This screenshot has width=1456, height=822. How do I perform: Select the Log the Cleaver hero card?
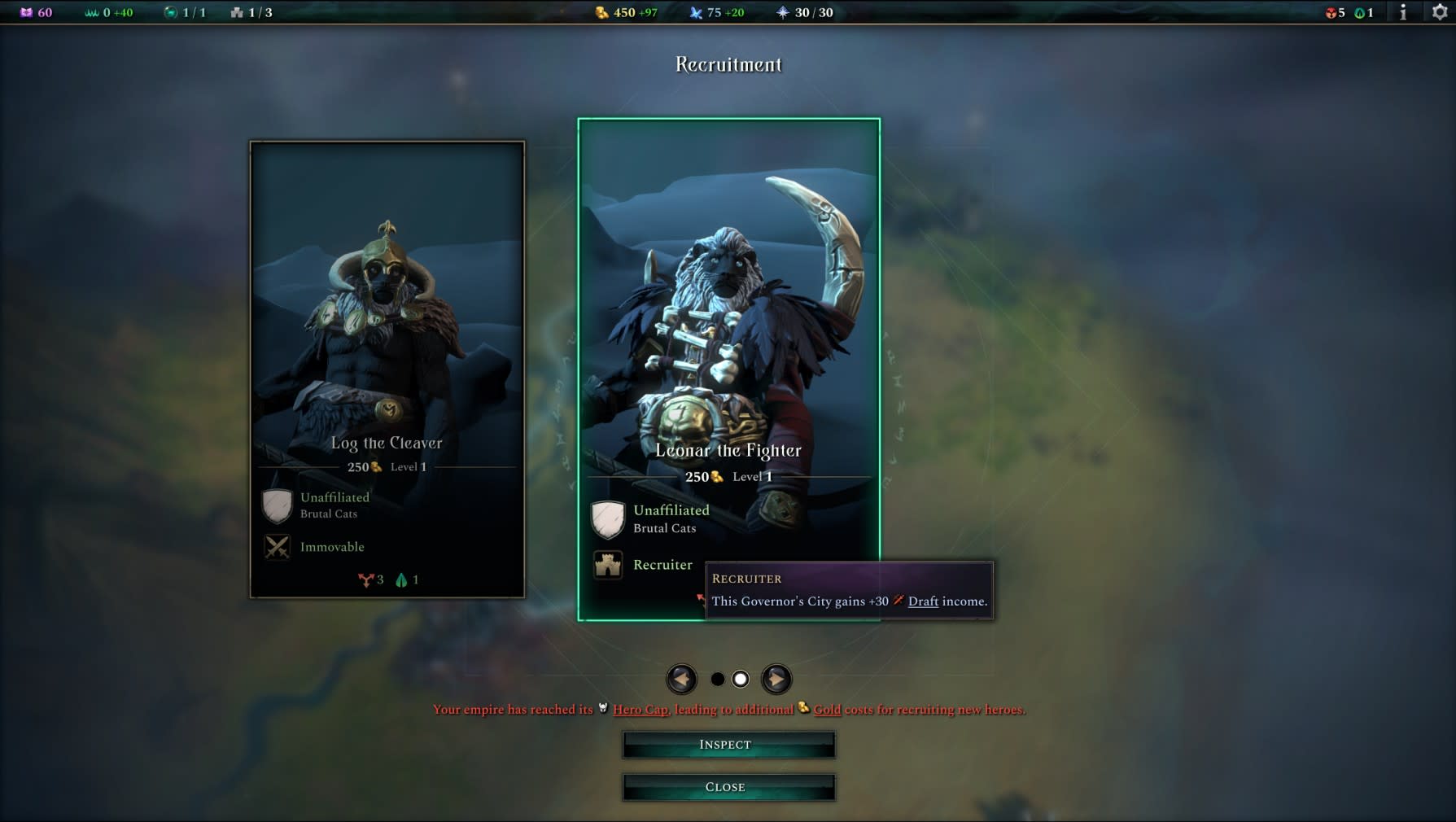pyautogui.click(x=387, y=366)
